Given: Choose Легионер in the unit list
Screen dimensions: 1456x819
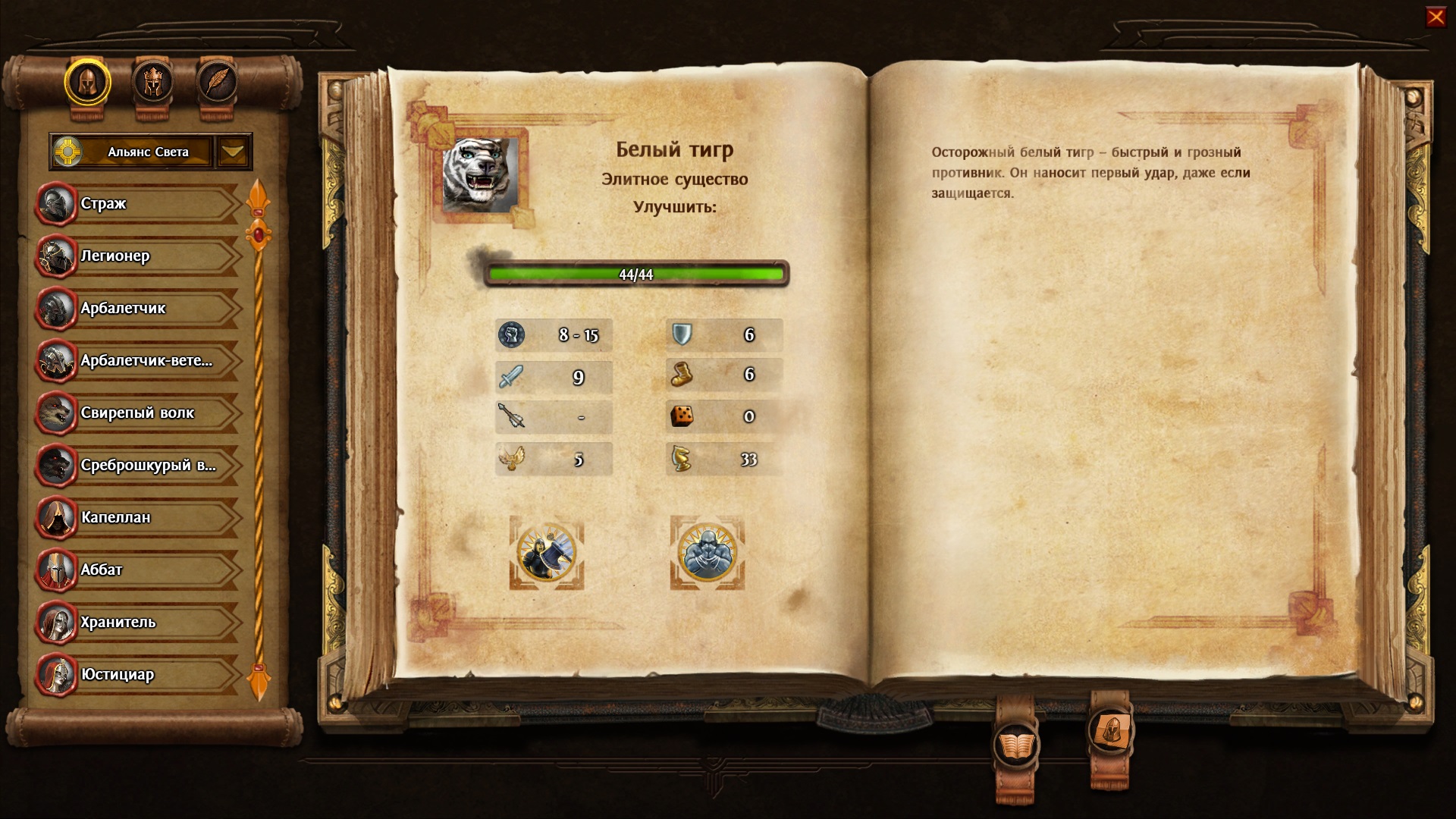Looking at the screenshot, I should (136, 256).
